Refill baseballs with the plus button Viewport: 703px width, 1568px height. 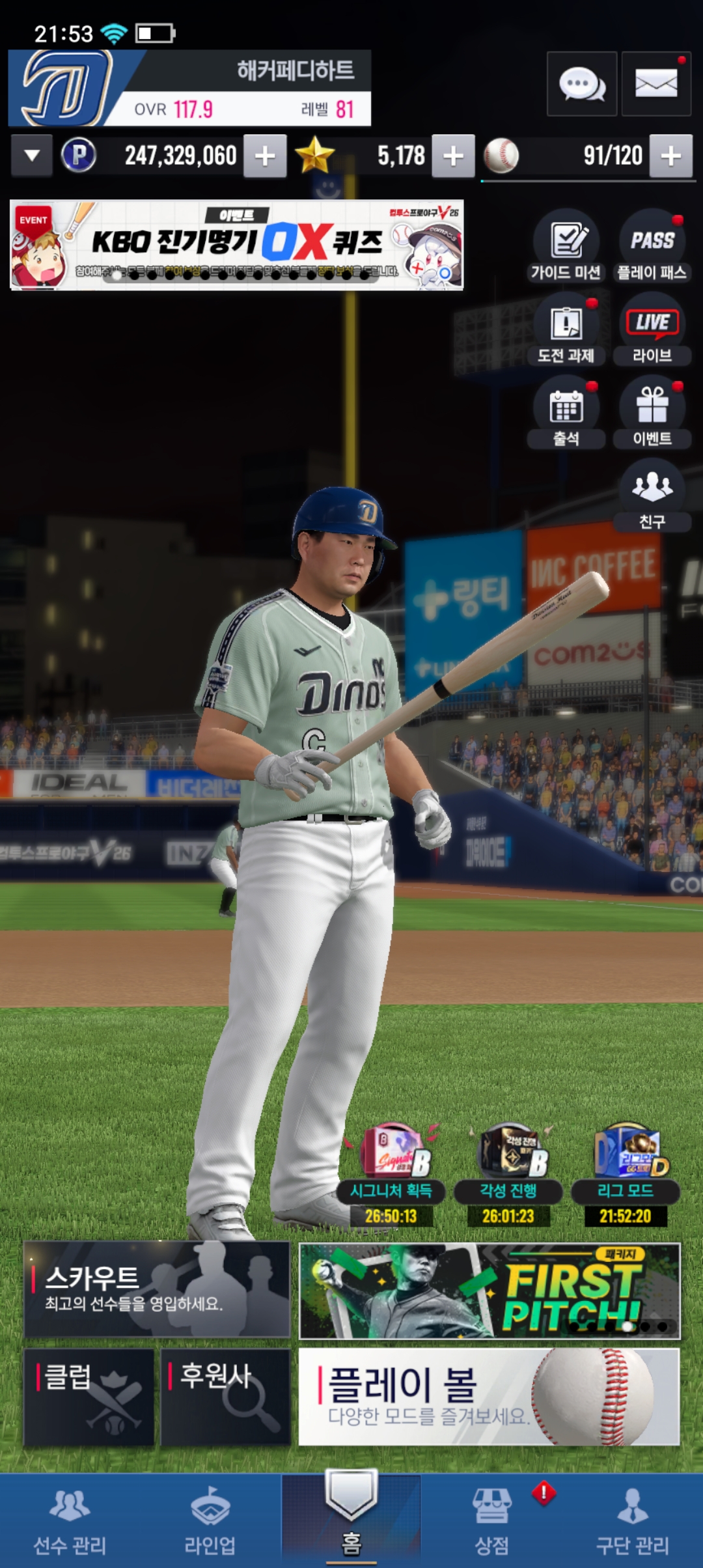tap(670, 156)
